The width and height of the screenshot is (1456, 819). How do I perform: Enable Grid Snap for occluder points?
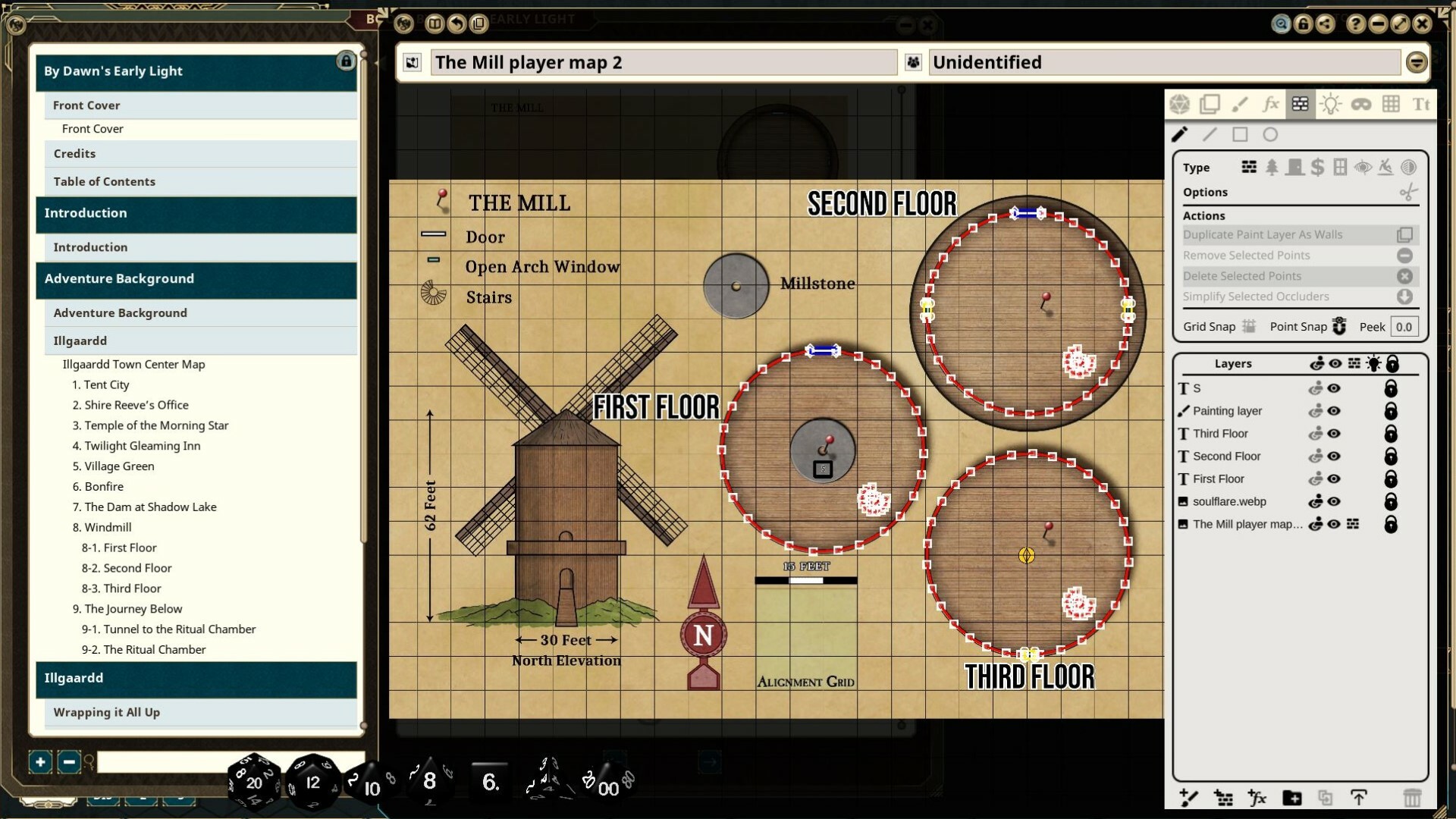coord(1249,326)
